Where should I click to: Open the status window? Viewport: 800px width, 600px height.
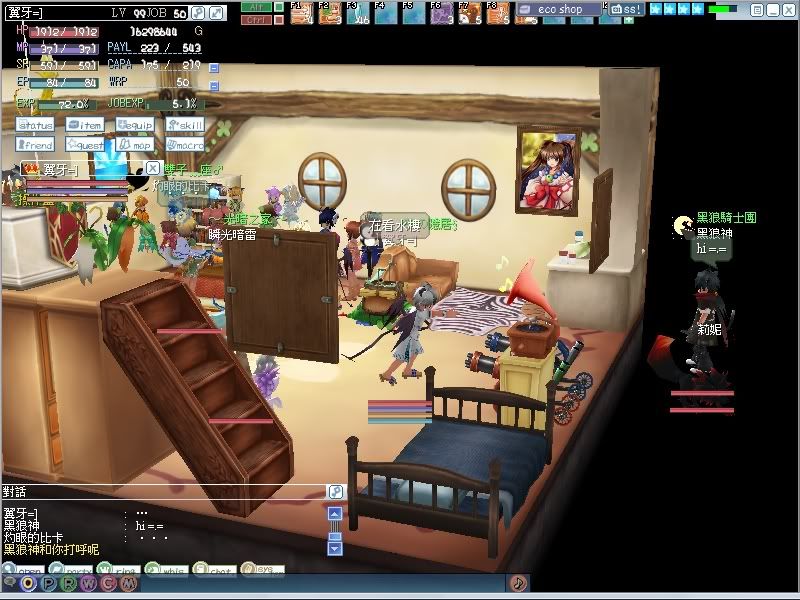click(35, 125)
